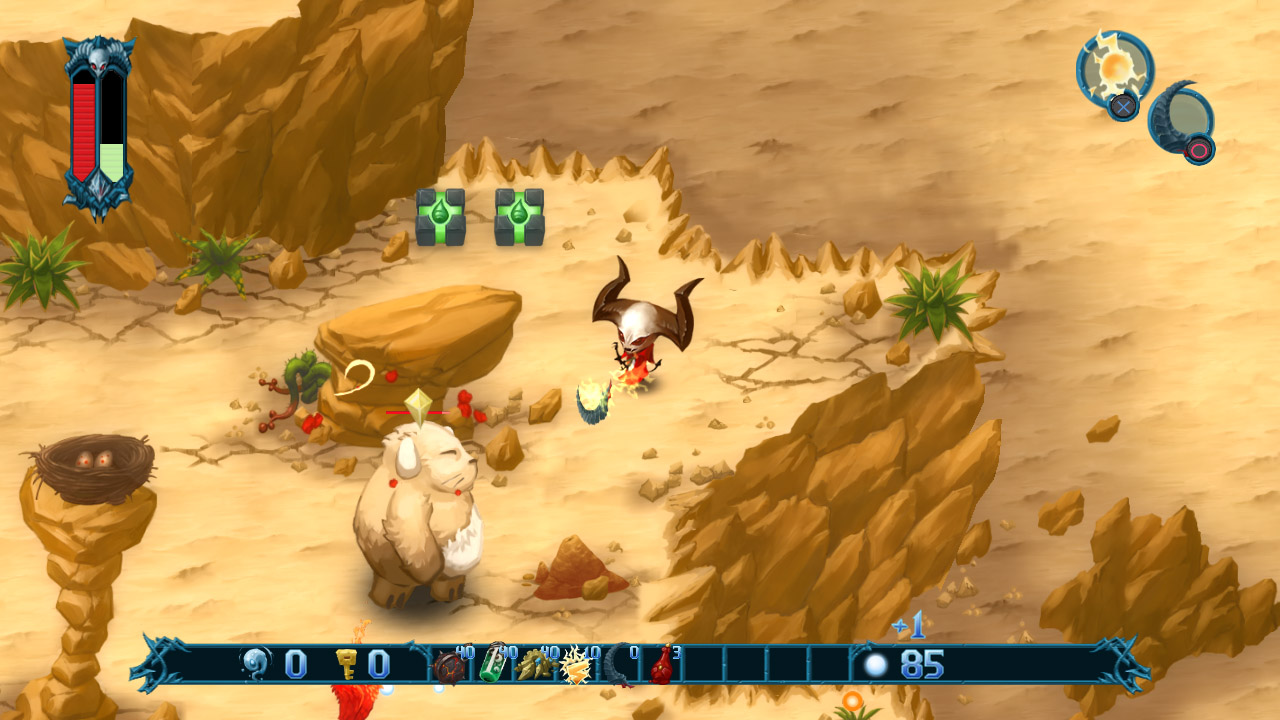Click the blue soul counter icon
1280x720 pixels.
point(256,663)
